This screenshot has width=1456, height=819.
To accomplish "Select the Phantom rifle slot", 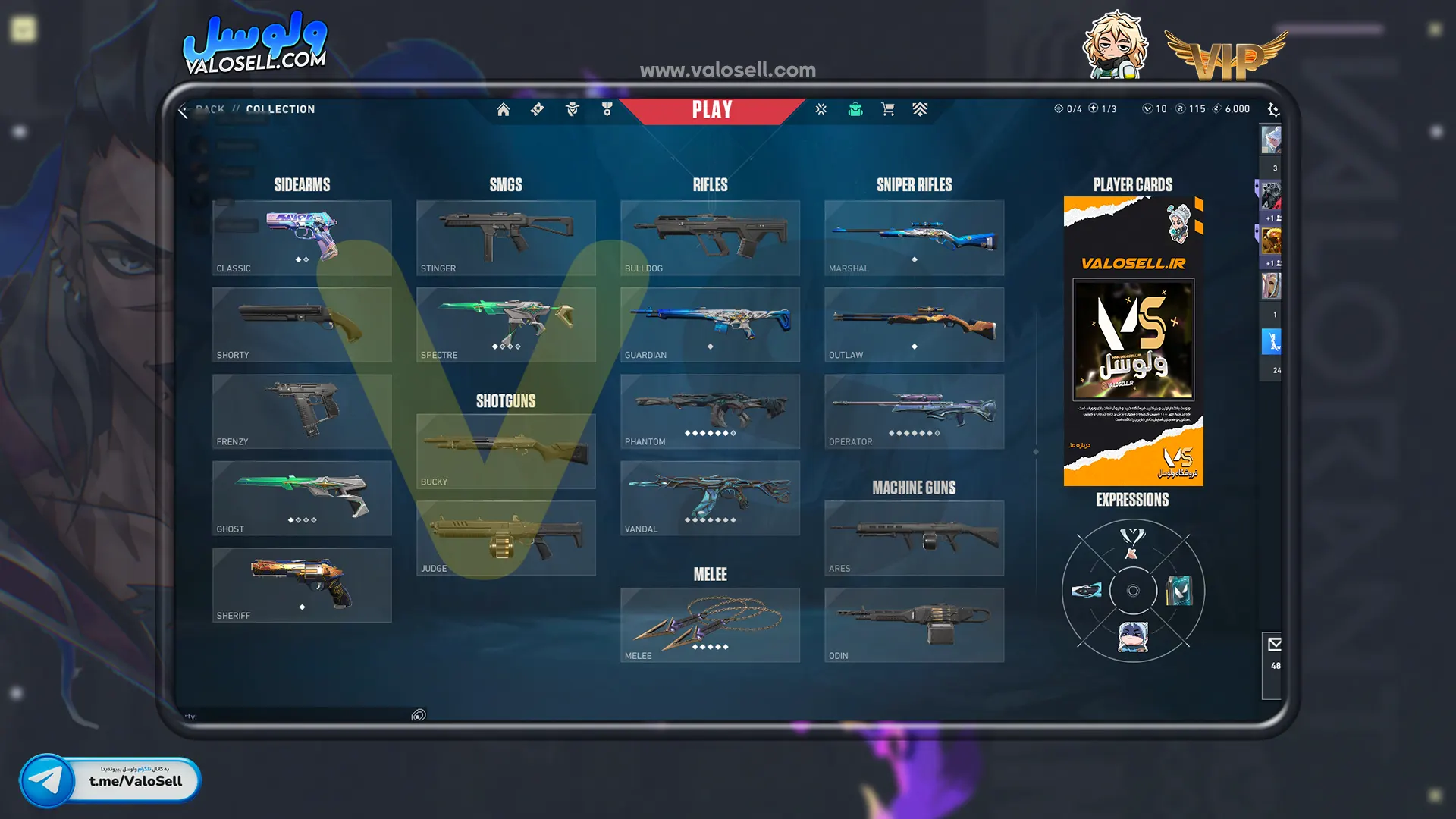I will tap(710, 411).
